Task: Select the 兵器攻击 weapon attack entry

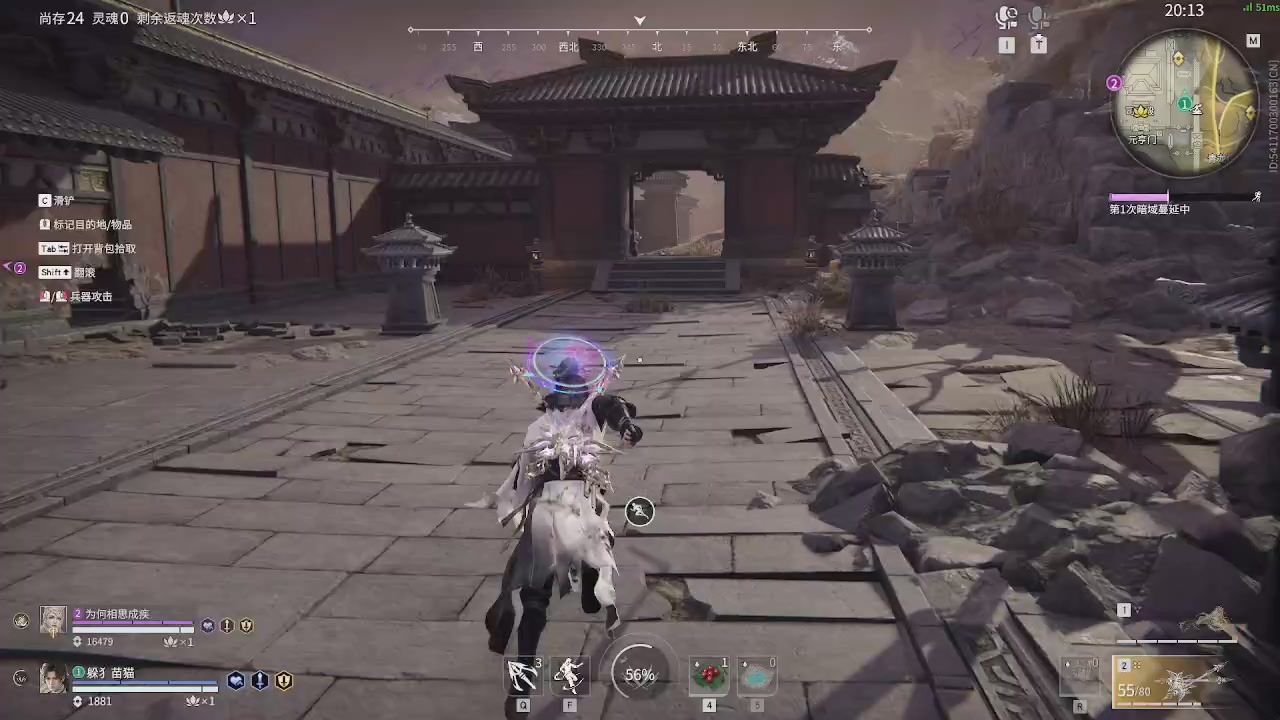Action: pyautogui.click(x=85, y=296)
